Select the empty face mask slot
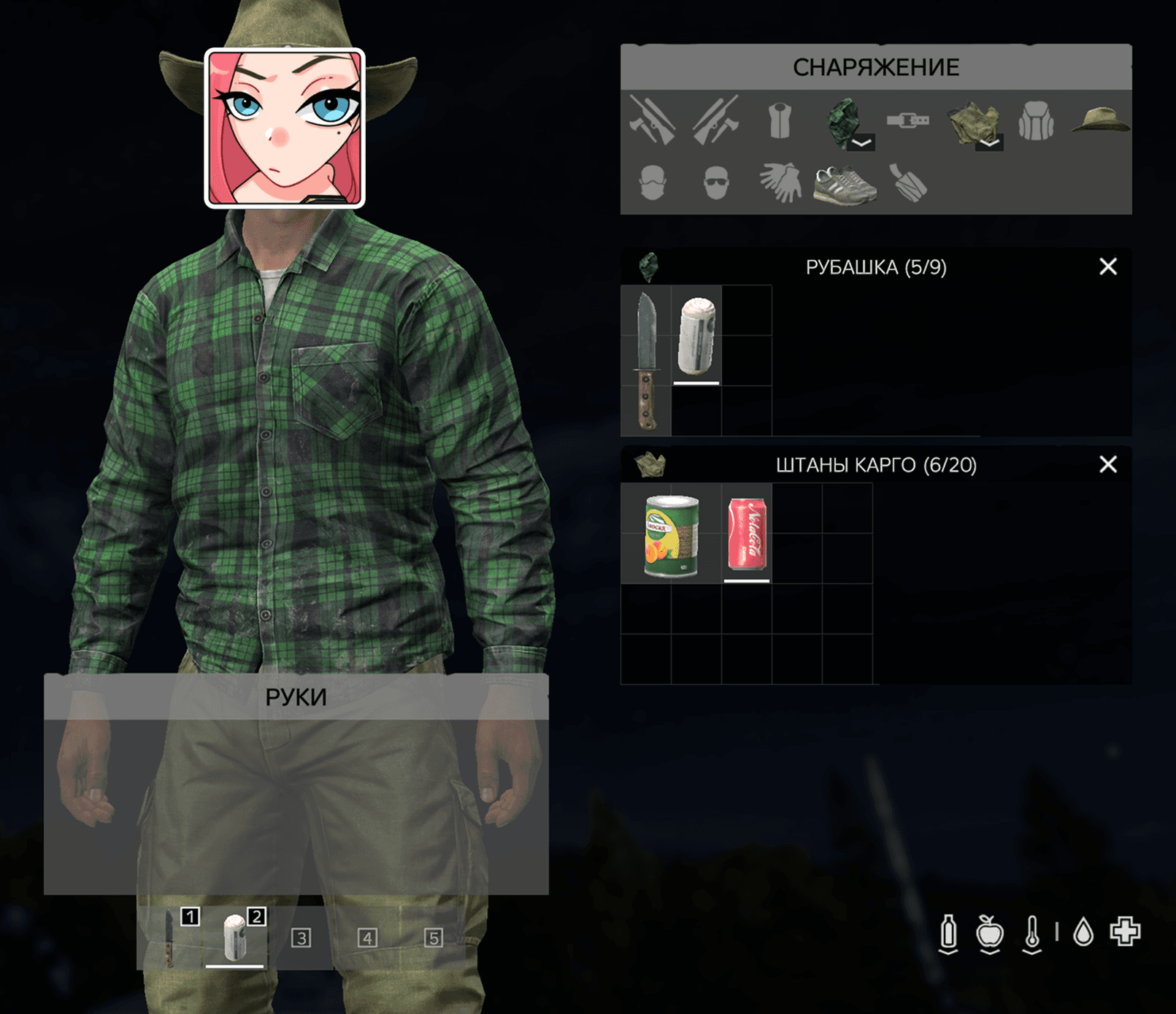This screenshot has width=1176, height=1014. (653, 183)
